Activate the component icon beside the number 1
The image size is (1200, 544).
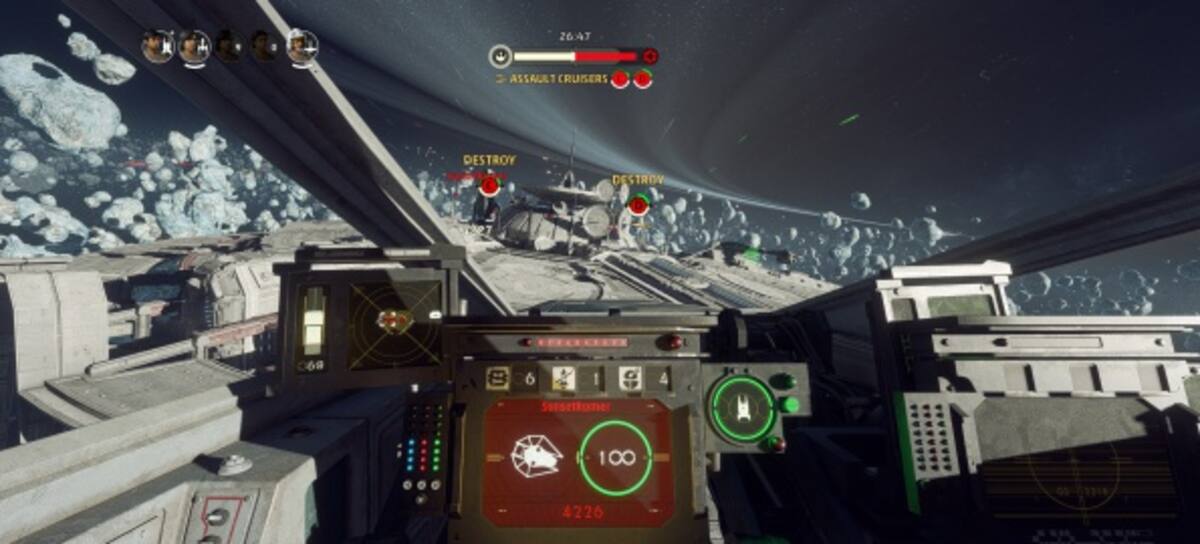pyautogui.click(x=564, y=378)
